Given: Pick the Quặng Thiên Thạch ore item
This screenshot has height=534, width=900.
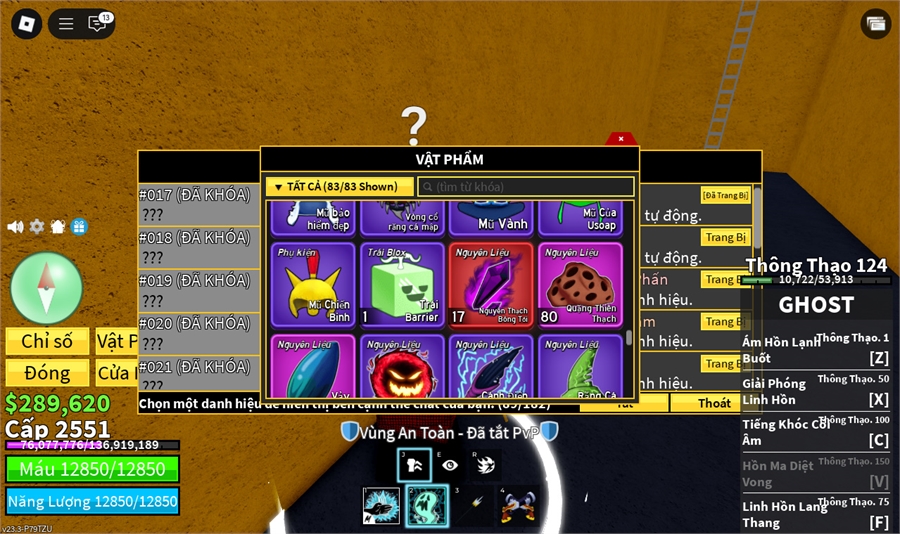Looking at the screenshot, I should pos(580,285).
